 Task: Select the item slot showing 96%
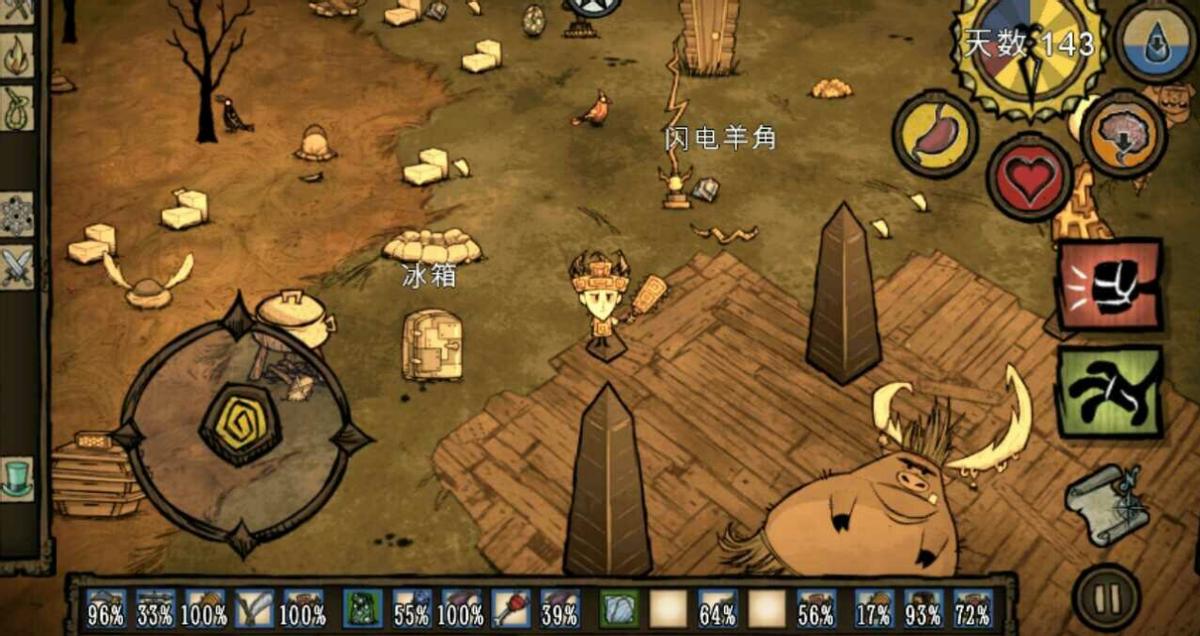tap(106, 607)
